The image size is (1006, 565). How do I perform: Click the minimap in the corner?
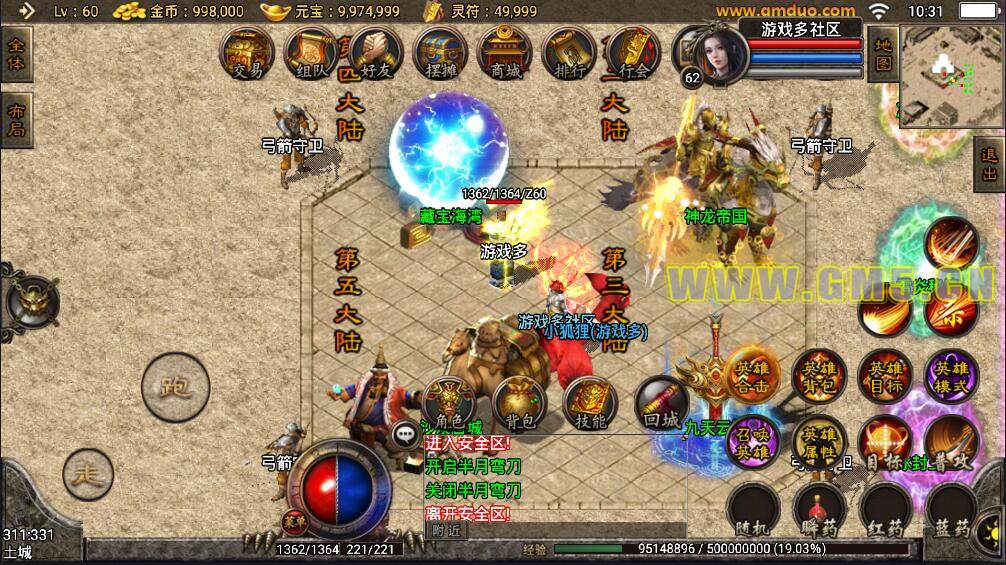(x=951, y=74)
